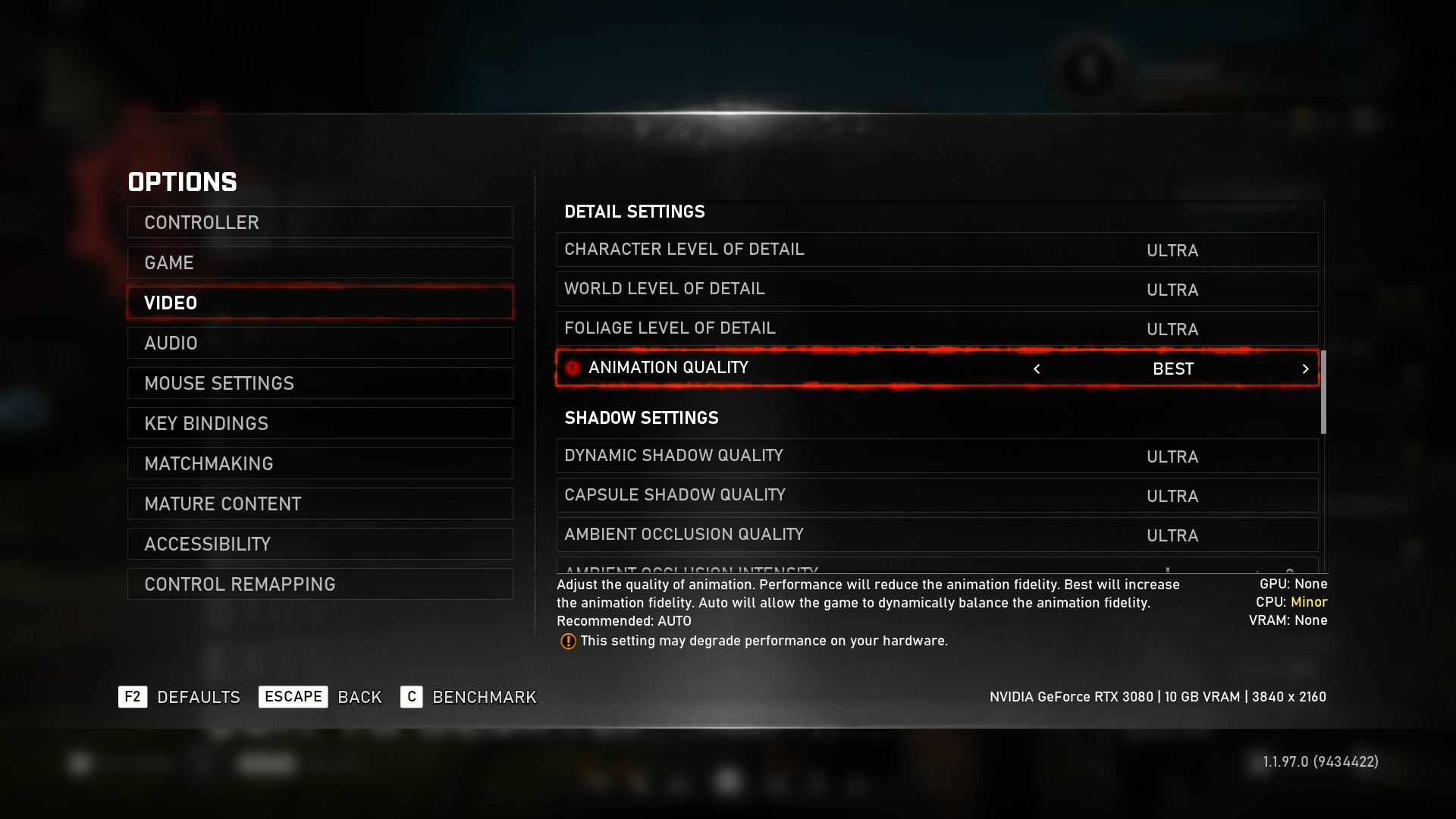Switch to the Video options

coord(320,303)
